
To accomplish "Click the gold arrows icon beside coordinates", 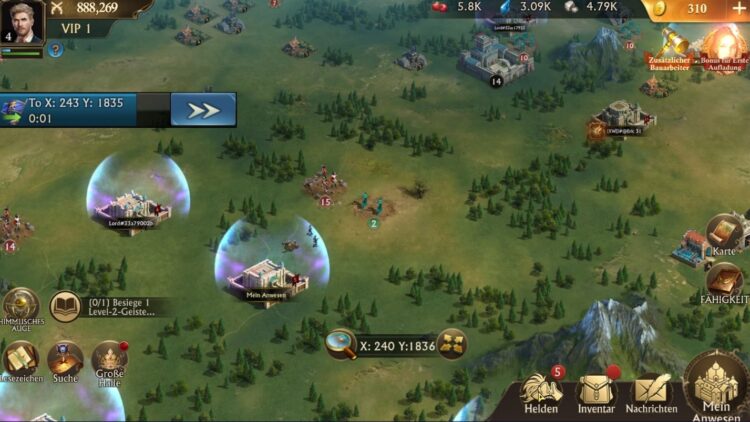I will coord(452,344).
